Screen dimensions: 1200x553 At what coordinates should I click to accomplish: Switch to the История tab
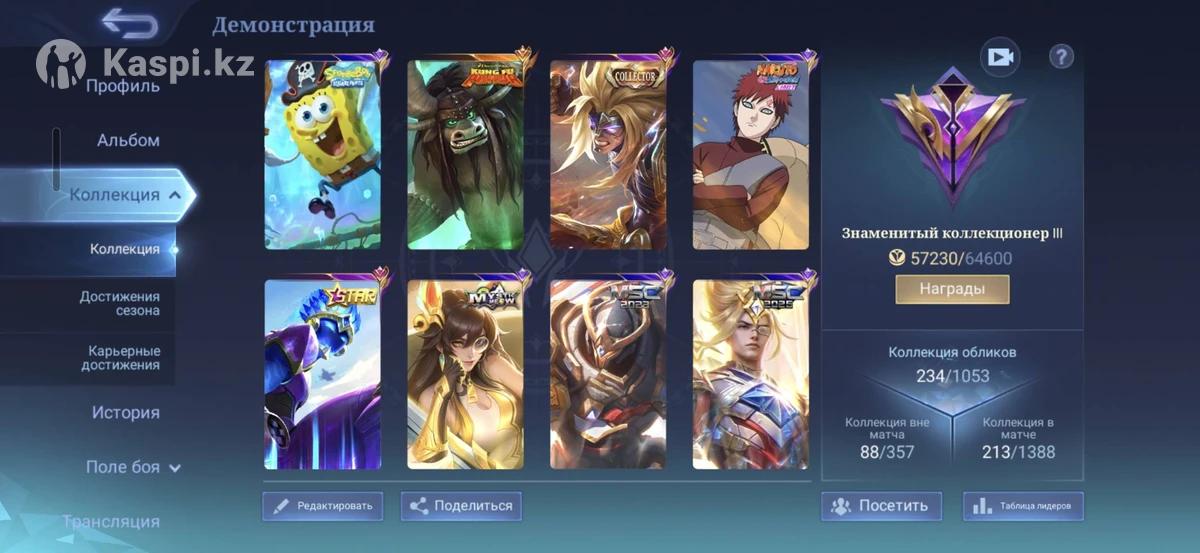pyautogui.click(x=125, y=412)
